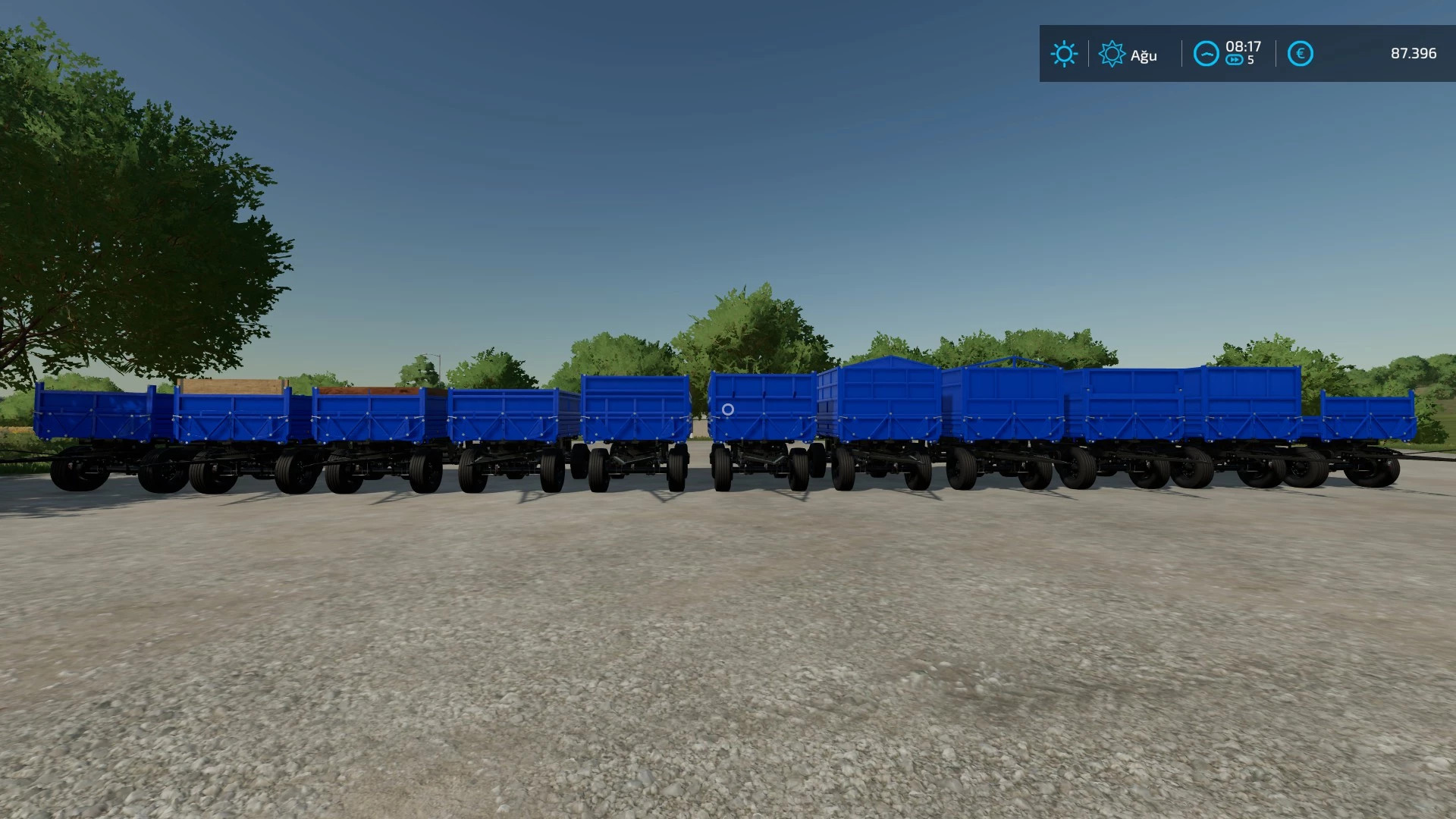Click the circular speed gauge dial

[x=1206, y=54]
